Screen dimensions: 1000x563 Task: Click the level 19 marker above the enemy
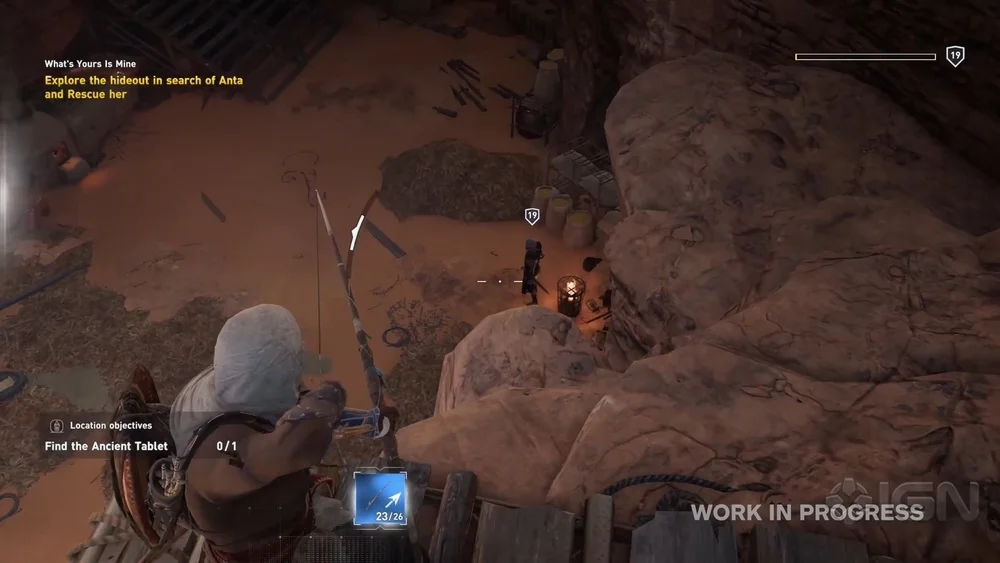point(532,215)
